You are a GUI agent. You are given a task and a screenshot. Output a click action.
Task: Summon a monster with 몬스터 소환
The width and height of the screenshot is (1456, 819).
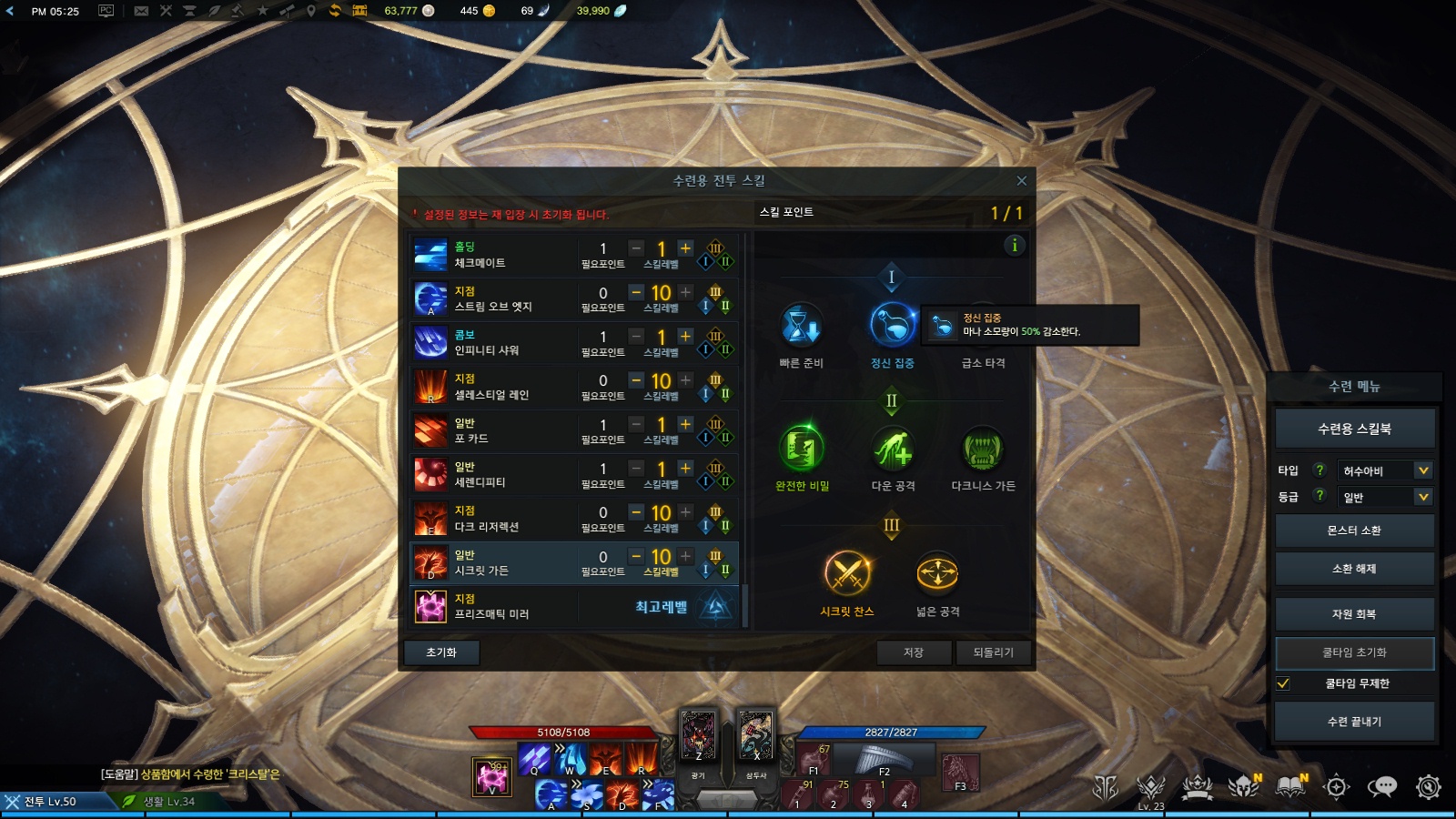[1354, 531]
